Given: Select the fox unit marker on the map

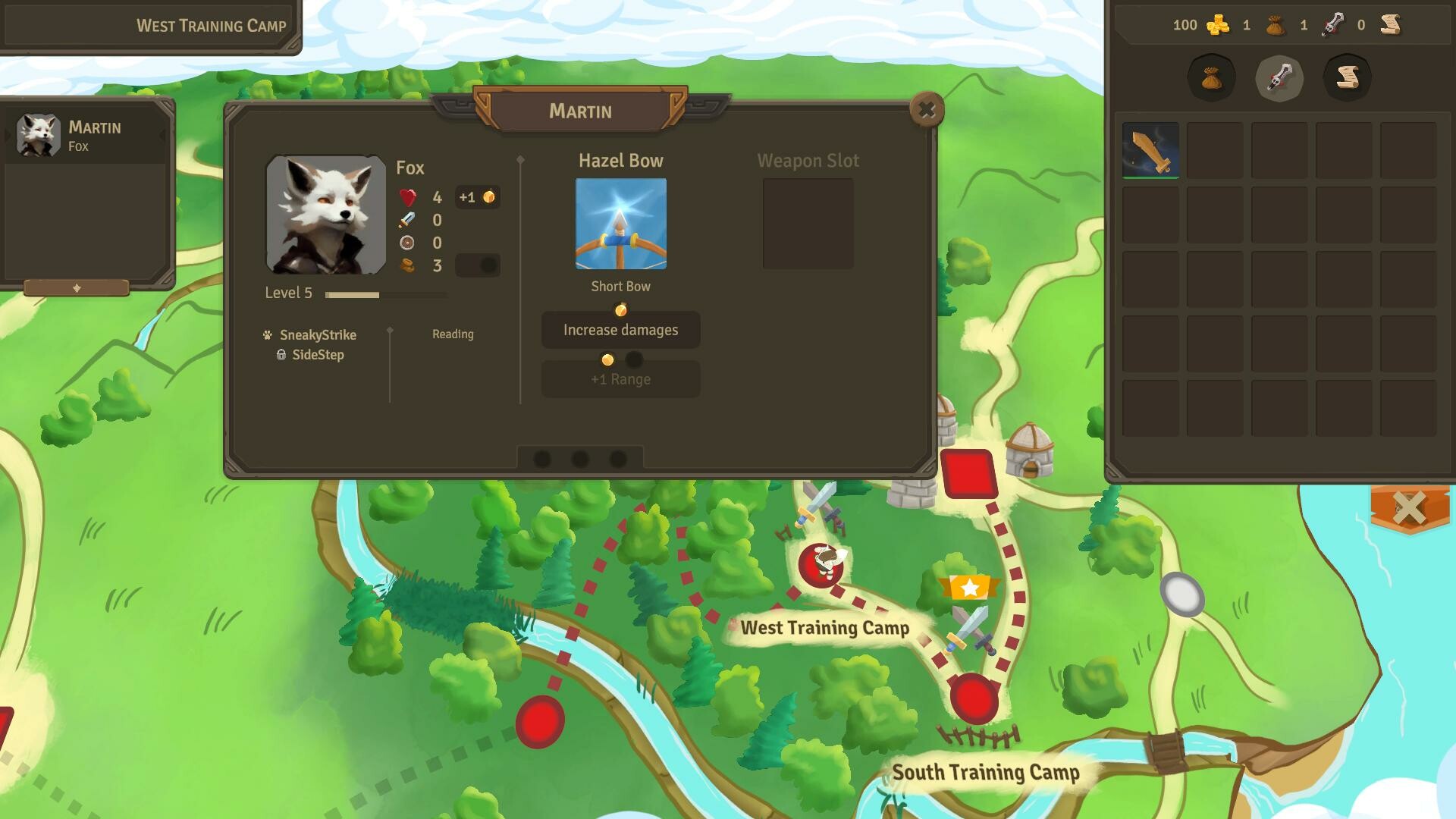Looking at the screenshot, I should pyautogui.click(x=821, y=563).
